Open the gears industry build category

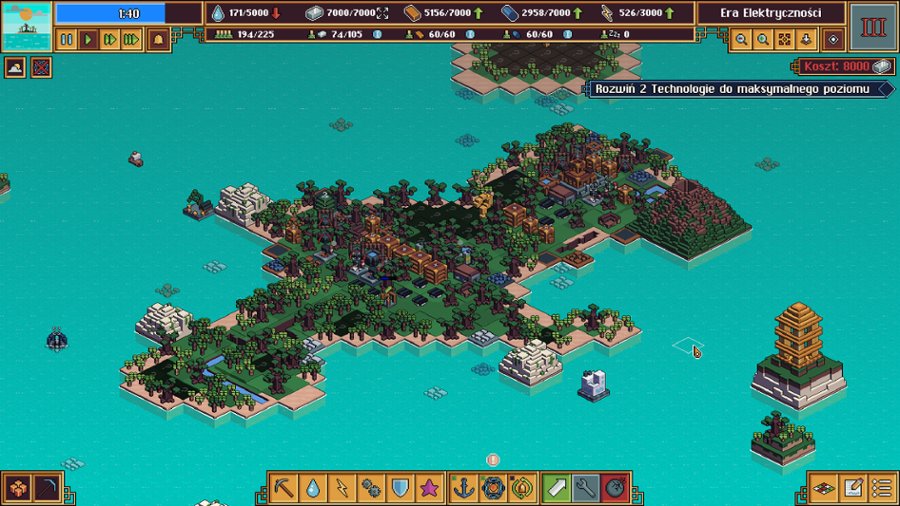click(x=371, y=488)
